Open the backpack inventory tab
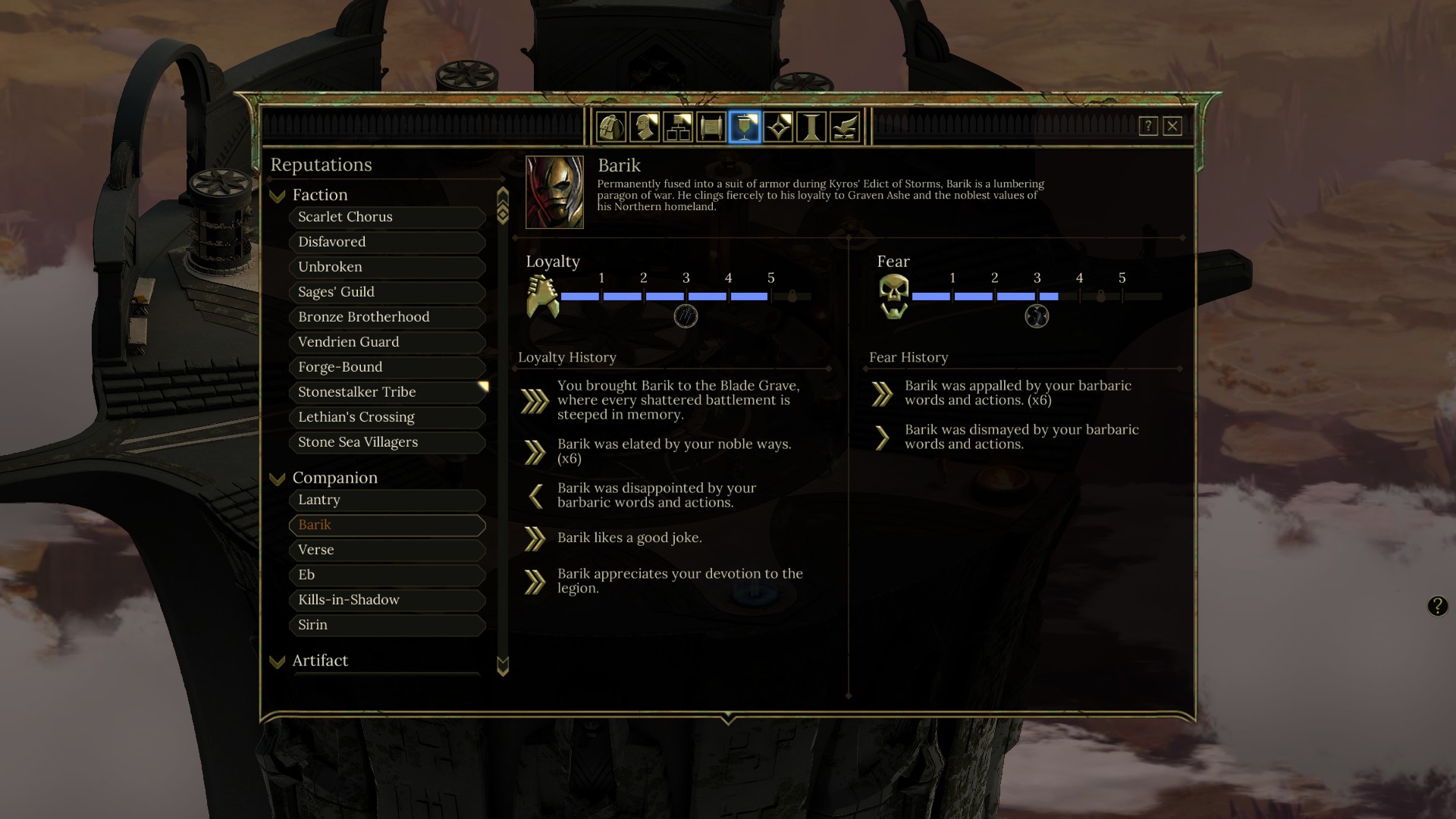Screen dimensions: 1456x819 point(611,127)
